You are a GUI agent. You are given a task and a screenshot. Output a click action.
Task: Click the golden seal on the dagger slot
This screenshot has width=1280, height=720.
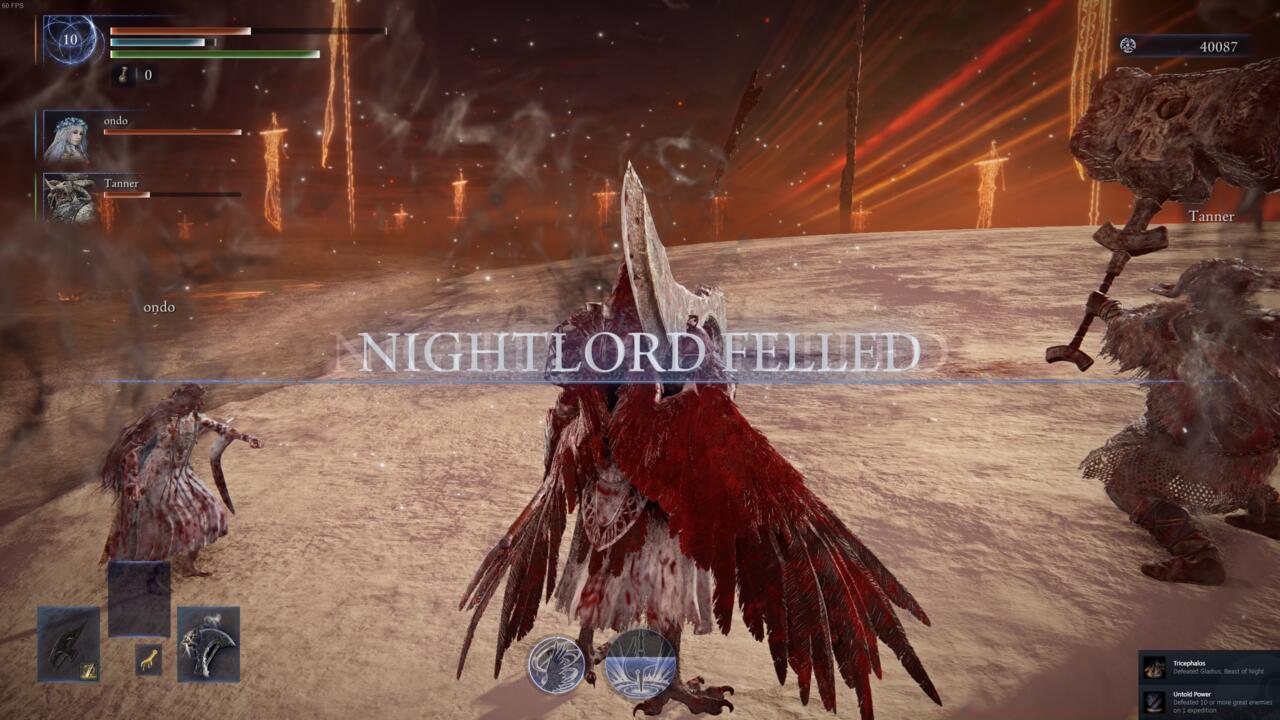(x=89, y=669)
